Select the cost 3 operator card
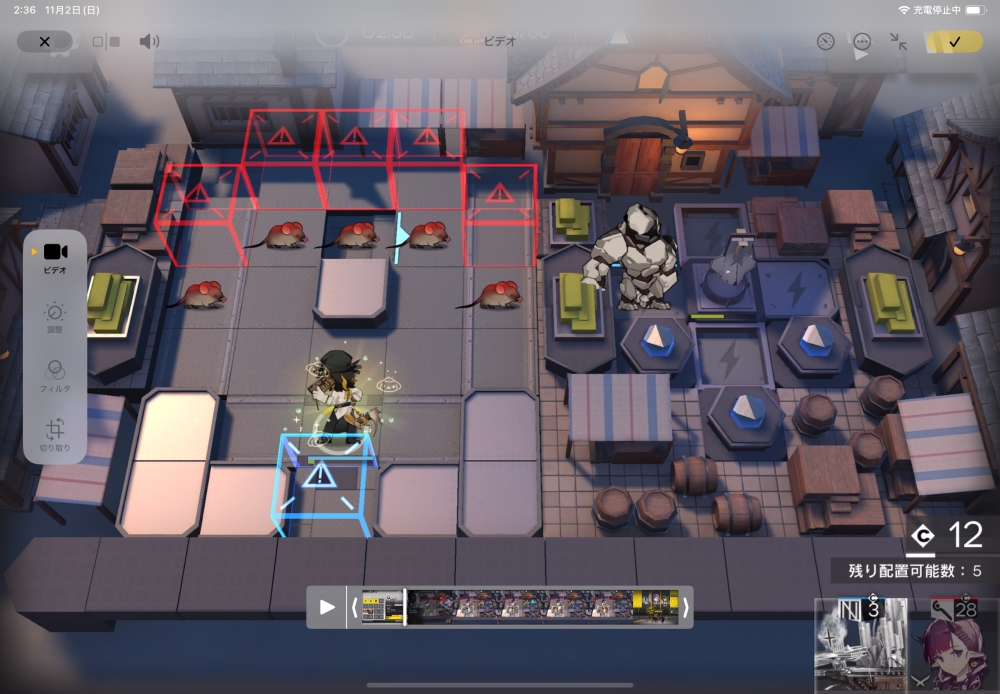Screen dimensions: 1000x694 [861, 645]
